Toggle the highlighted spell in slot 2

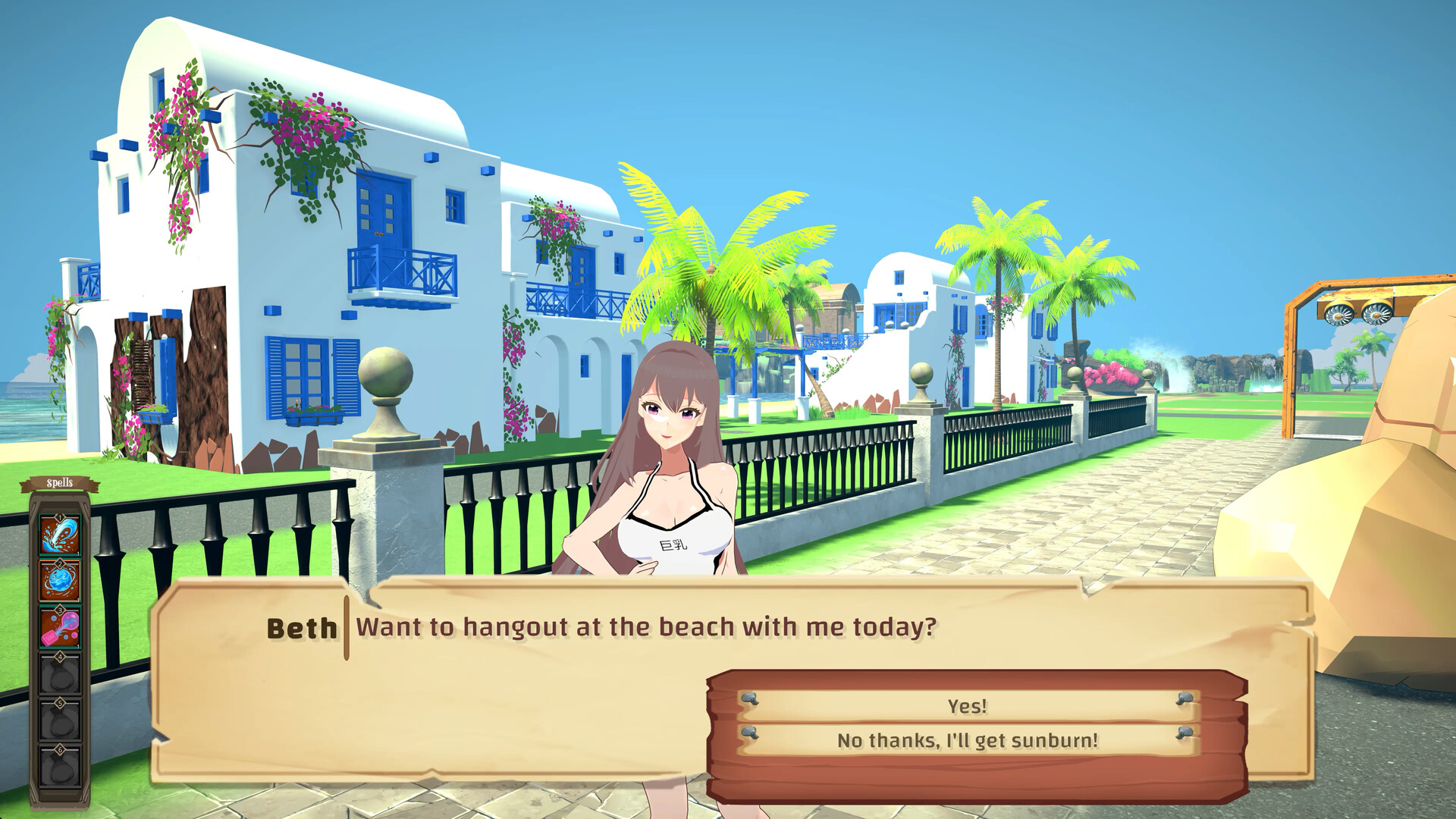click(60, 579)
